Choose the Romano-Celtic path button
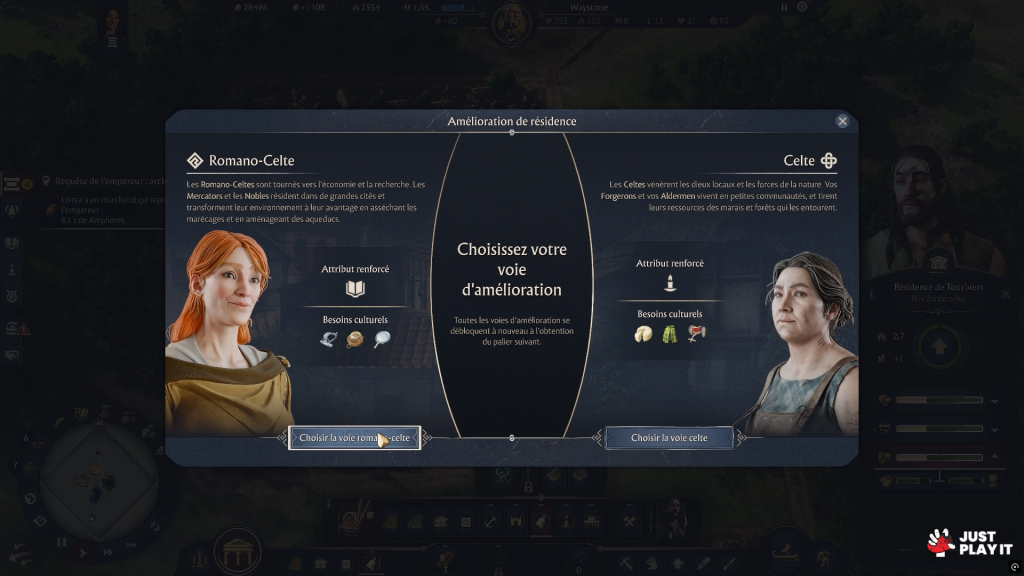1024x576 pixels. 354,438
